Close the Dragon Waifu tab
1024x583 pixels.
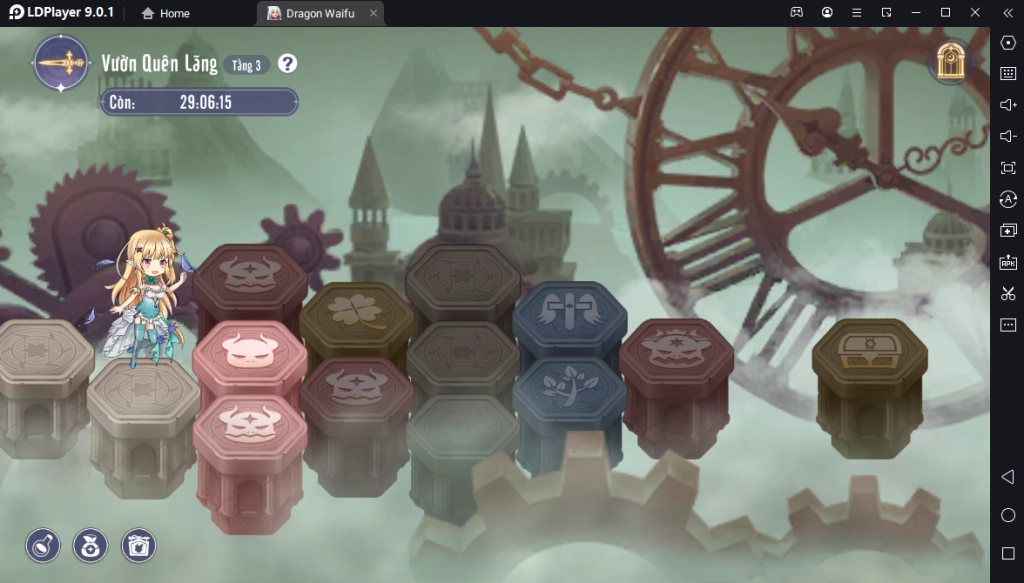point(373,13)
